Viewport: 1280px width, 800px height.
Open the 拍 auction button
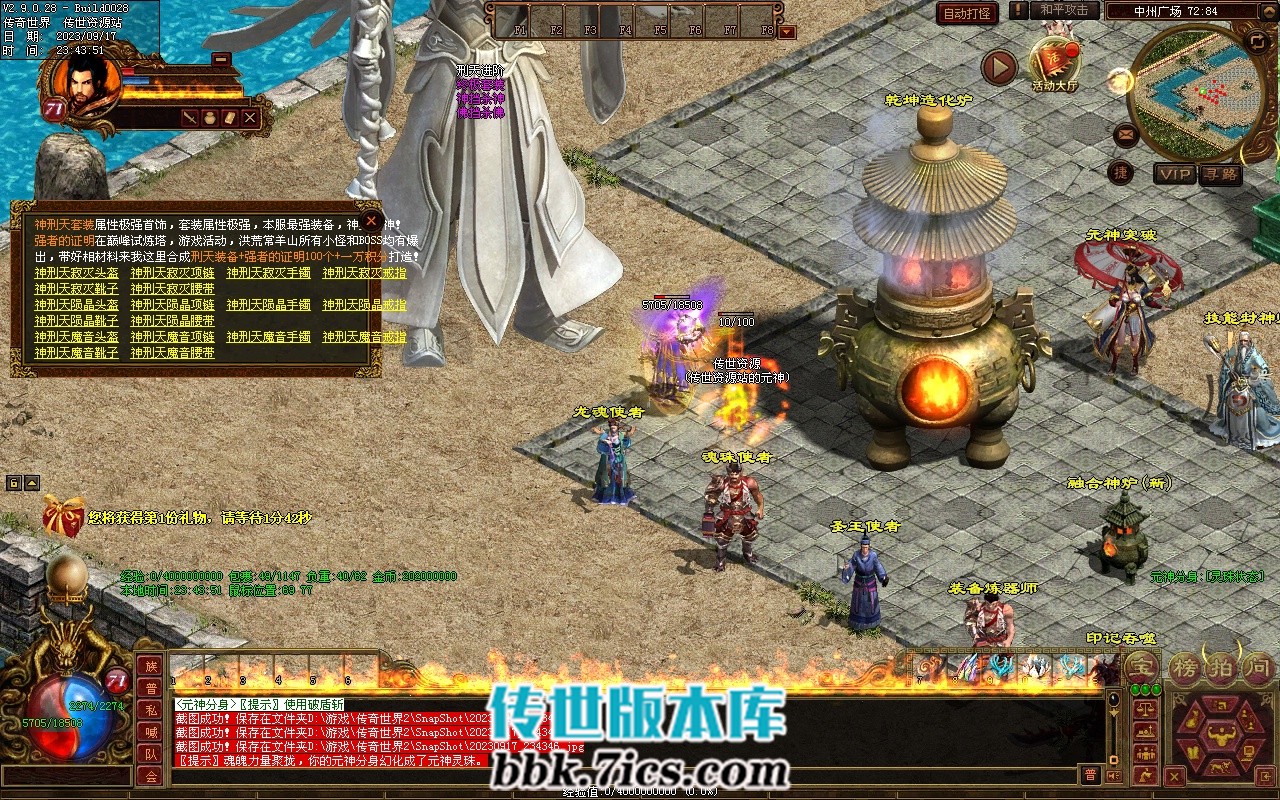coord(1222,666)
